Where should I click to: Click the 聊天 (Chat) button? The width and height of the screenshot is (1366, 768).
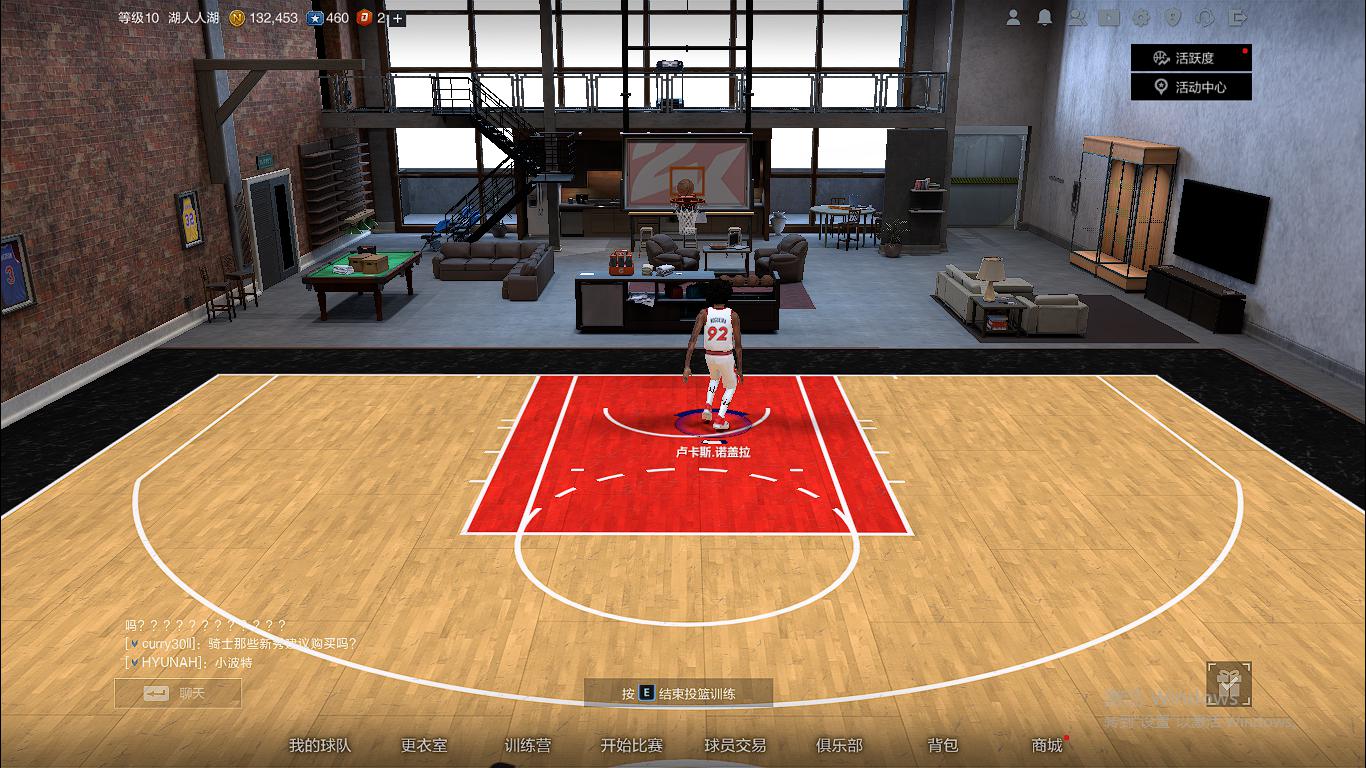click(x=180, y=694)
